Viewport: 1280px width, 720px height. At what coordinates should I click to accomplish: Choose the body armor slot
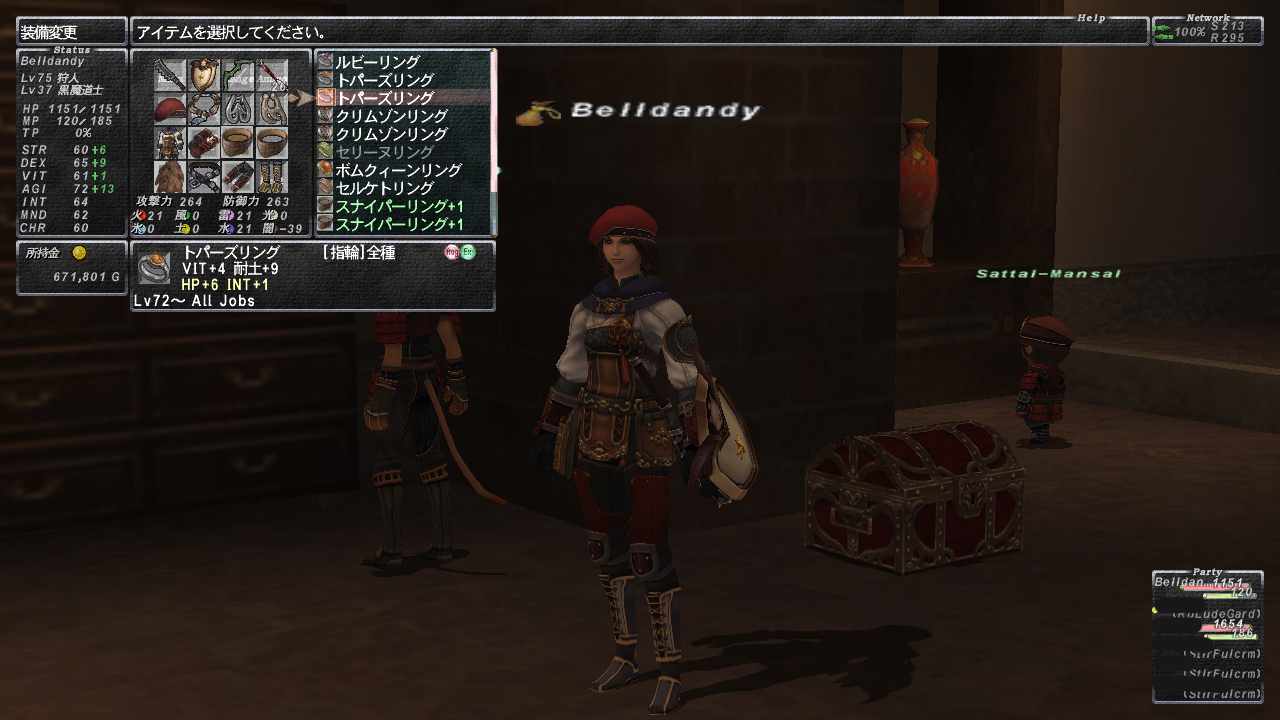pos(171,143)
